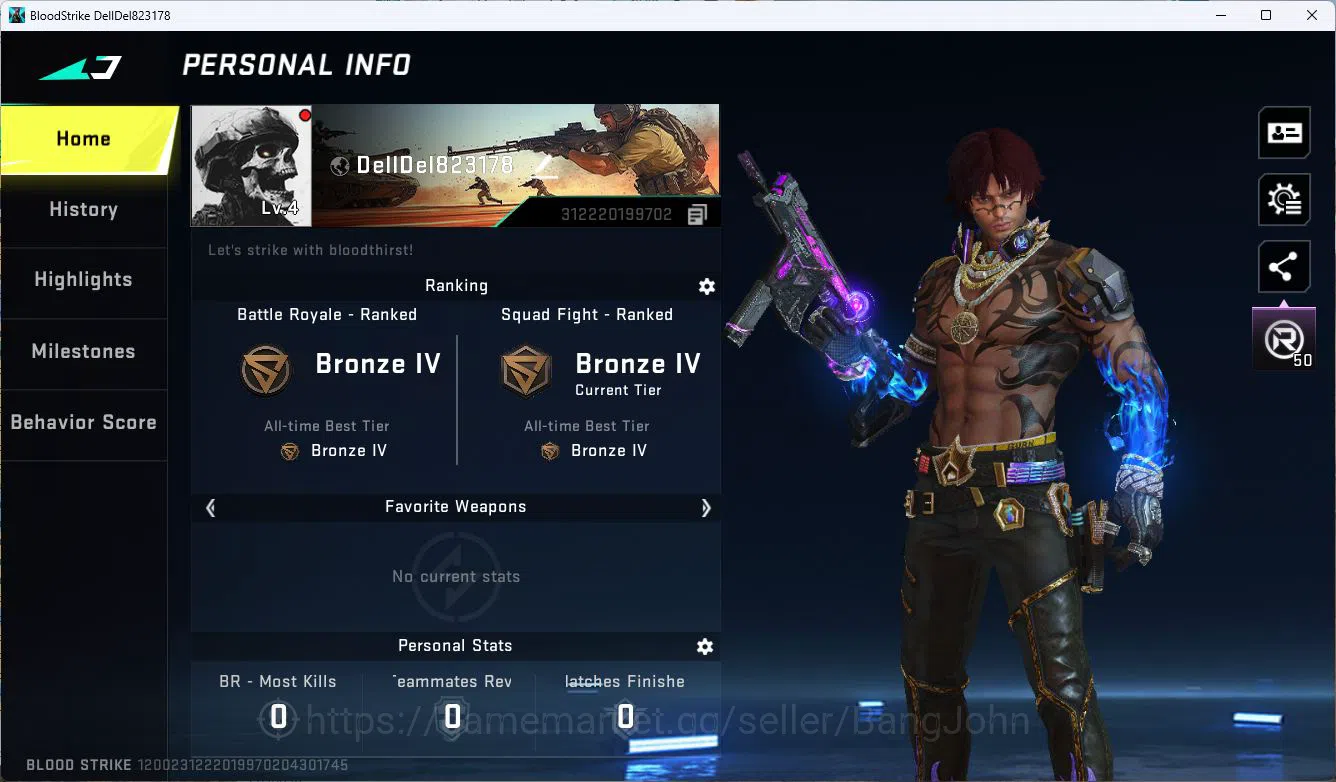Open the Personal Stats settings gear
This screenshot has height=782, width=1336.
(x=705, y=646)
